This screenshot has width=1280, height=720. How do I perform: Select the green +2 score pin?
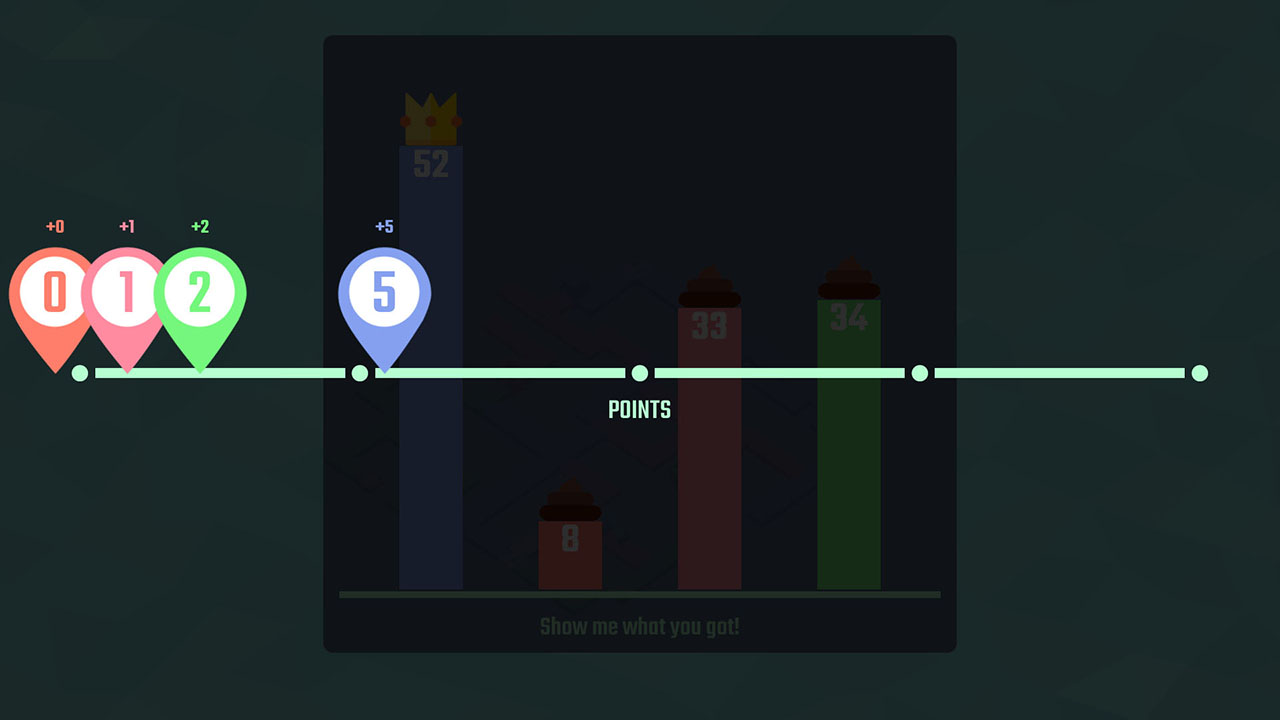click(200, 293)
